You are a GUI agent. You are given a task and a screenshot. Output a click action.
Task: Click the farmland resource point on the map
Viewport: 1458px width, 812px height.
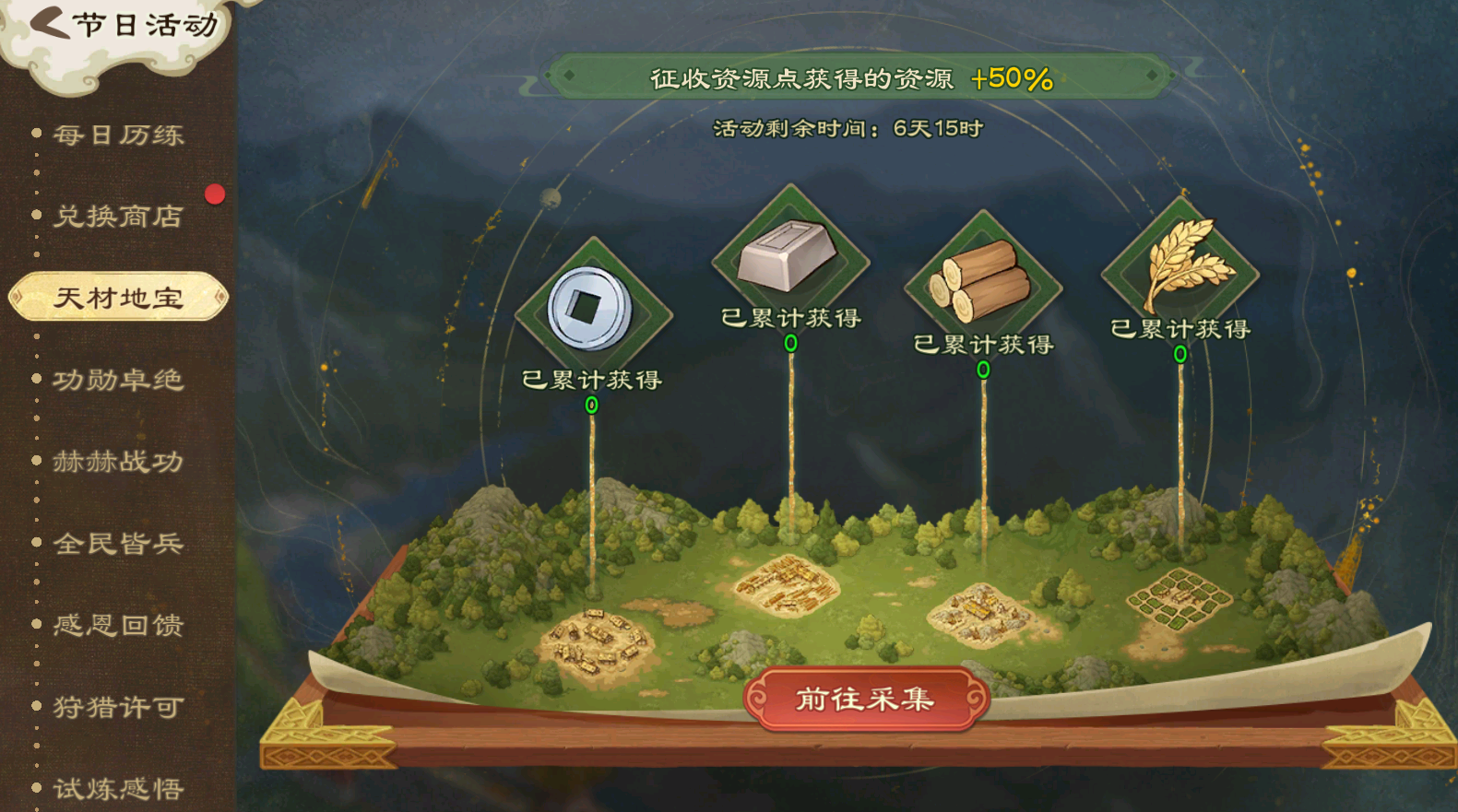point(1181,599)
